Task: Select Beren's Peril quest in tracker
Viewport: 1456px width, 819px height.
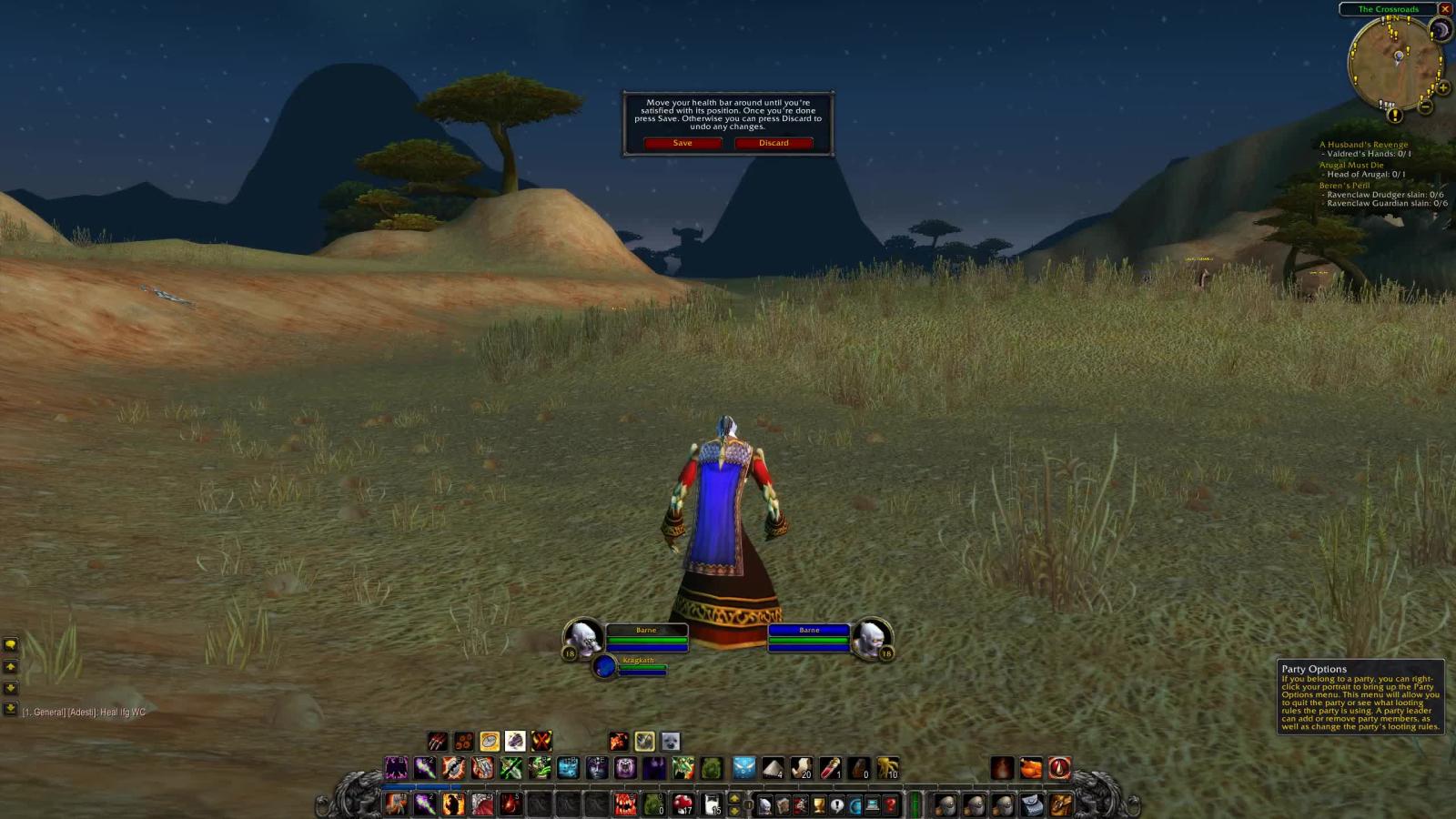Action: (x=1344, y=186)
